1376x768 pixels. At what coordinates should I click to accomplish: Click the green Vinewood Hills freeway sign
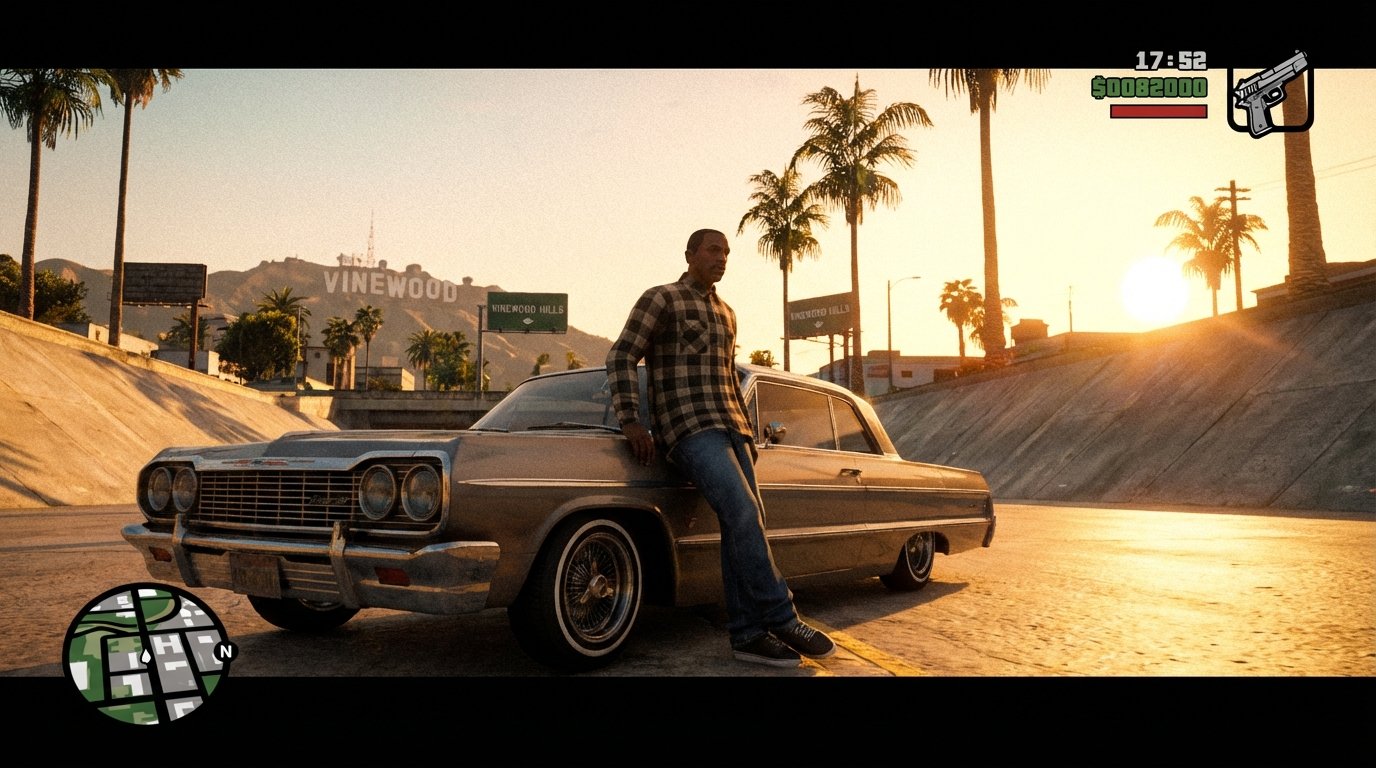click(530, 309)
